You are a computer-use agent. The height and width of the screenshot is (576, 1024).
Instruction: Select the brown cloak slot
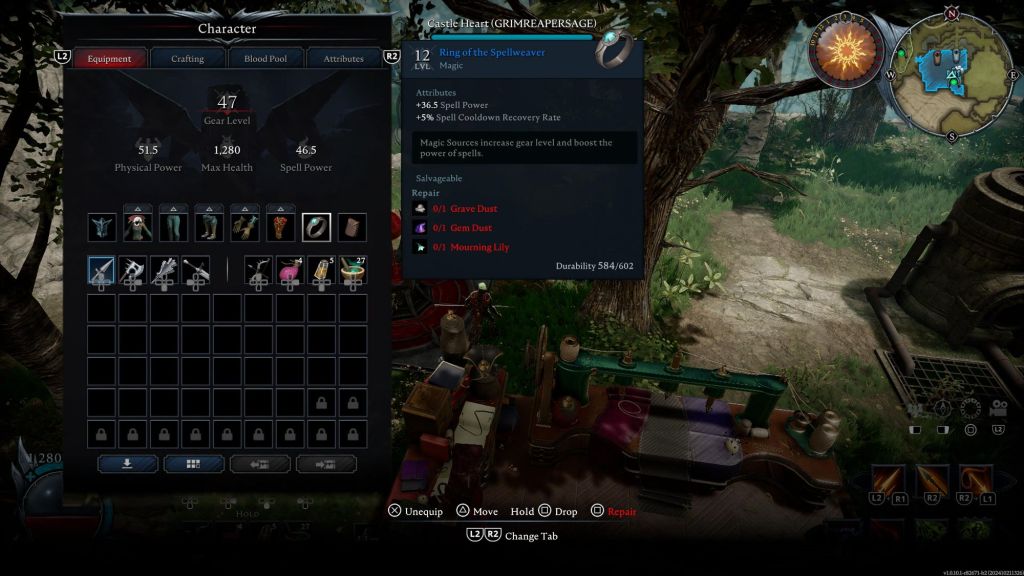tap(352, 227)
